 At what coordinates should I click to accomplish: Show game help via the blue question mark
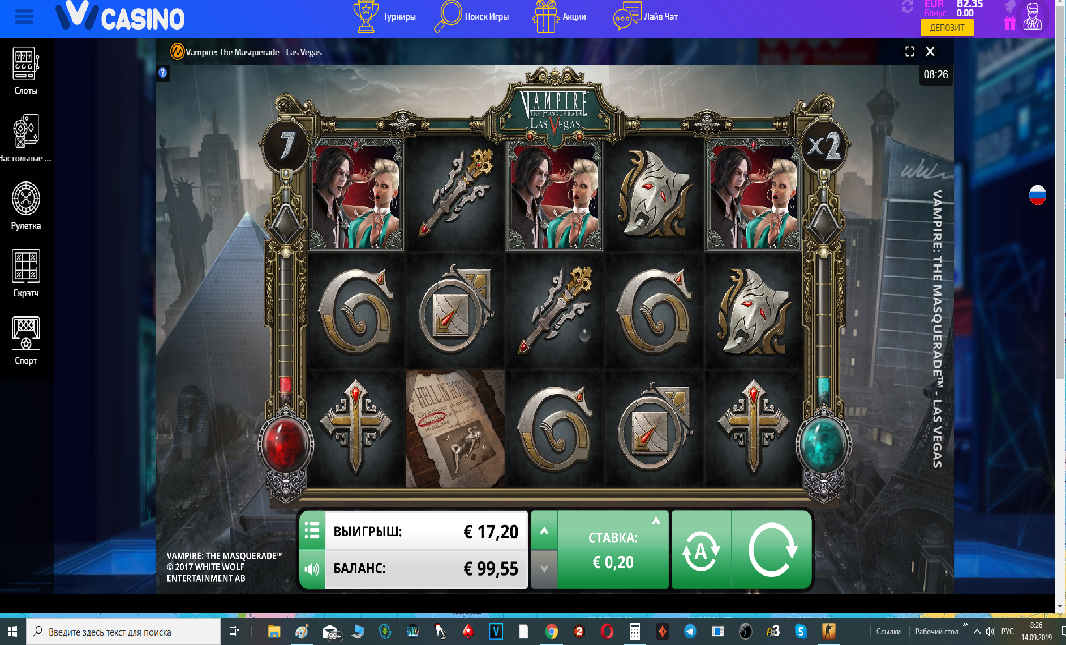(163, 72)
